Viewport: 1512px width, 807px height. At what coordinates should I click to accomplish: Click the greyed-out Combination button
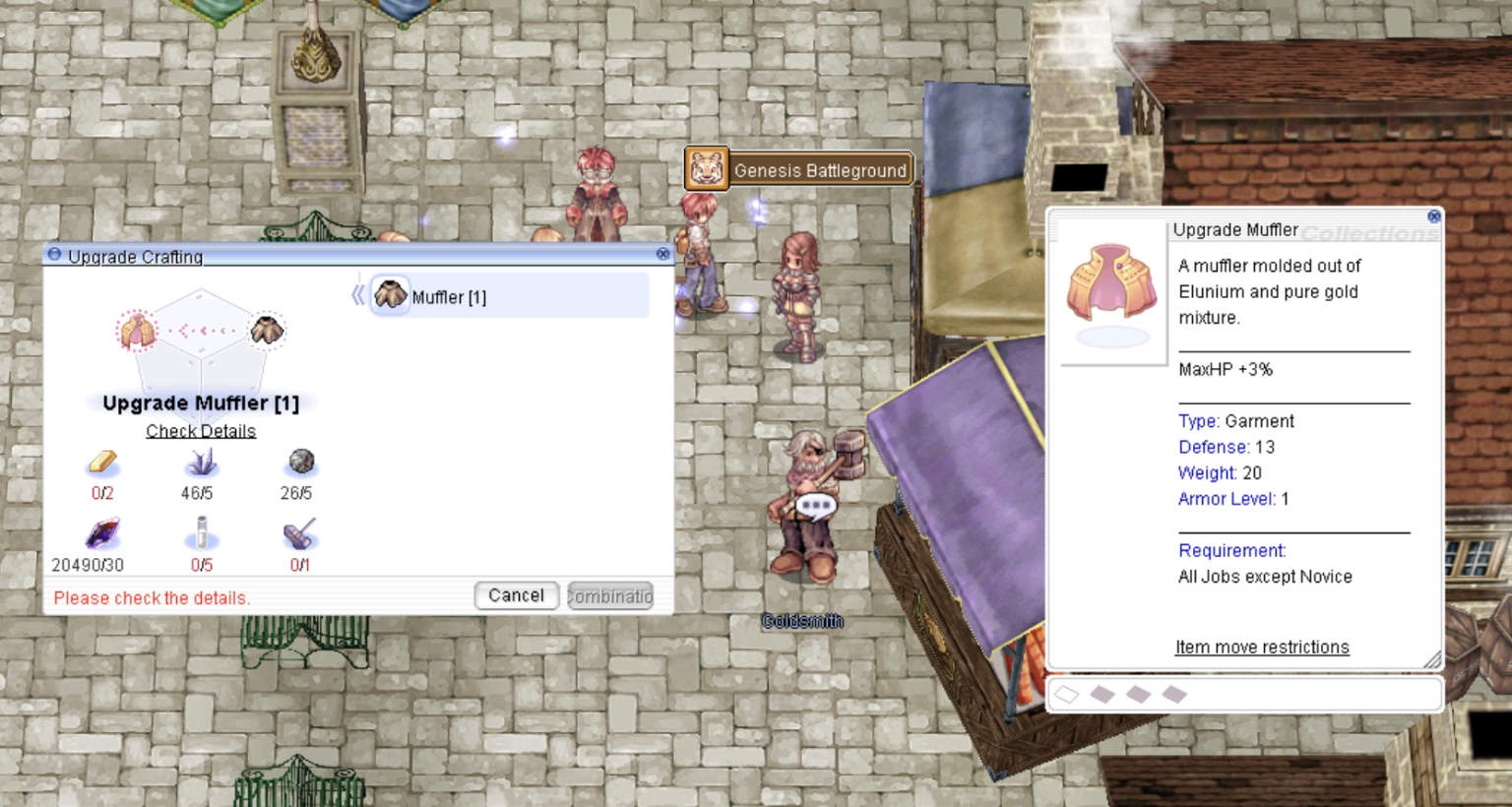point(610,596)
